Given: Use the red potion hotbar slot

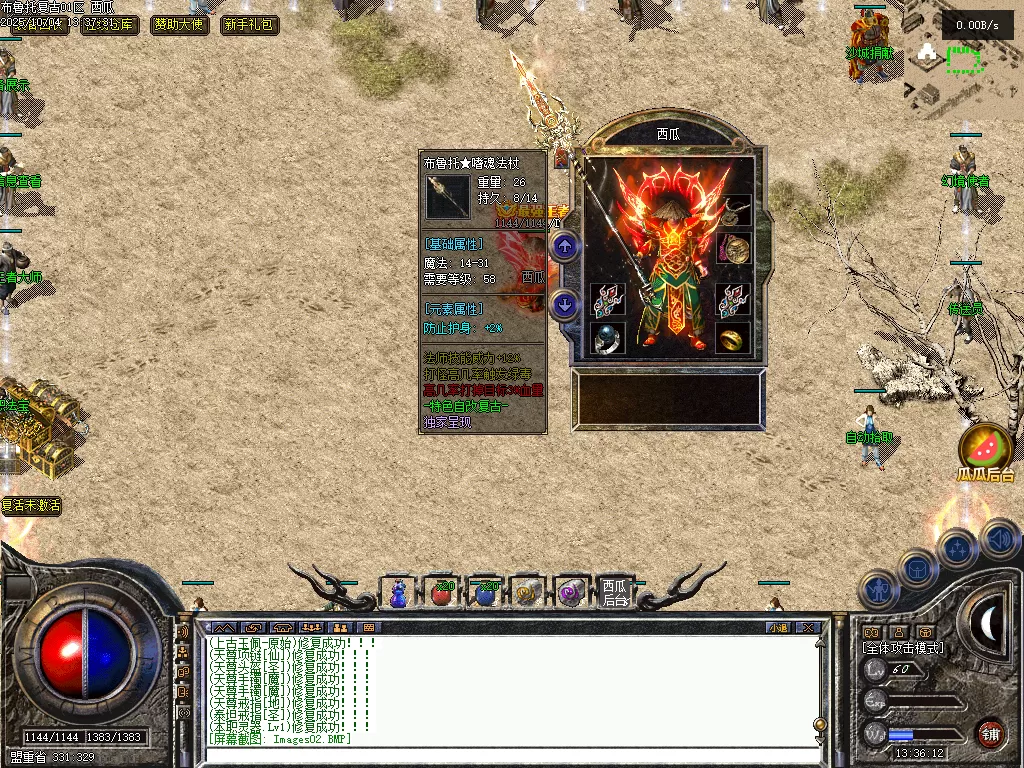Looking at the screenshot, I should [x=441, y=593].
